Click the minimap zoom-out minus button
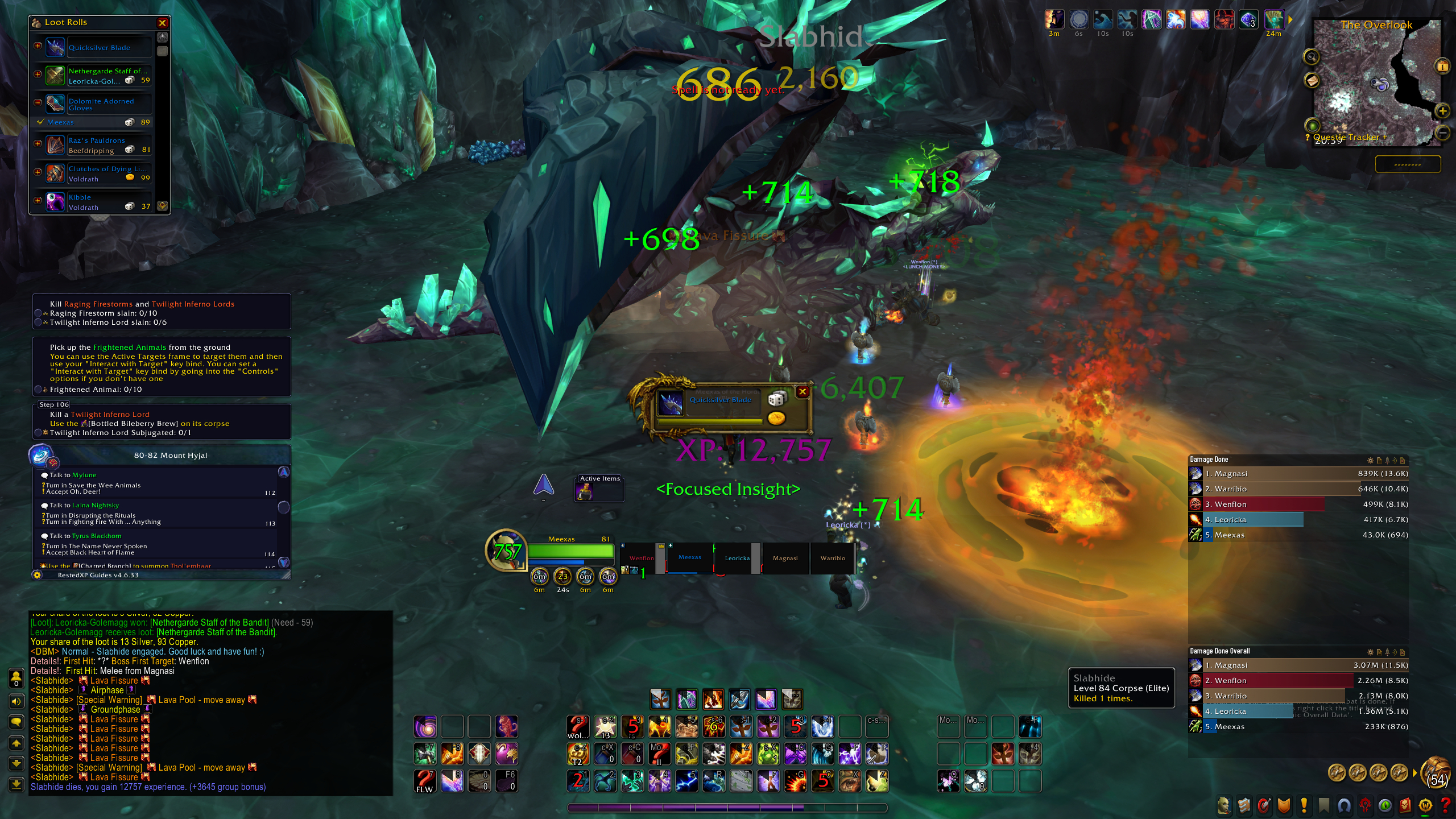Image resolution: width=1456 pixels, height=819 pixels. coord(1442,133)
